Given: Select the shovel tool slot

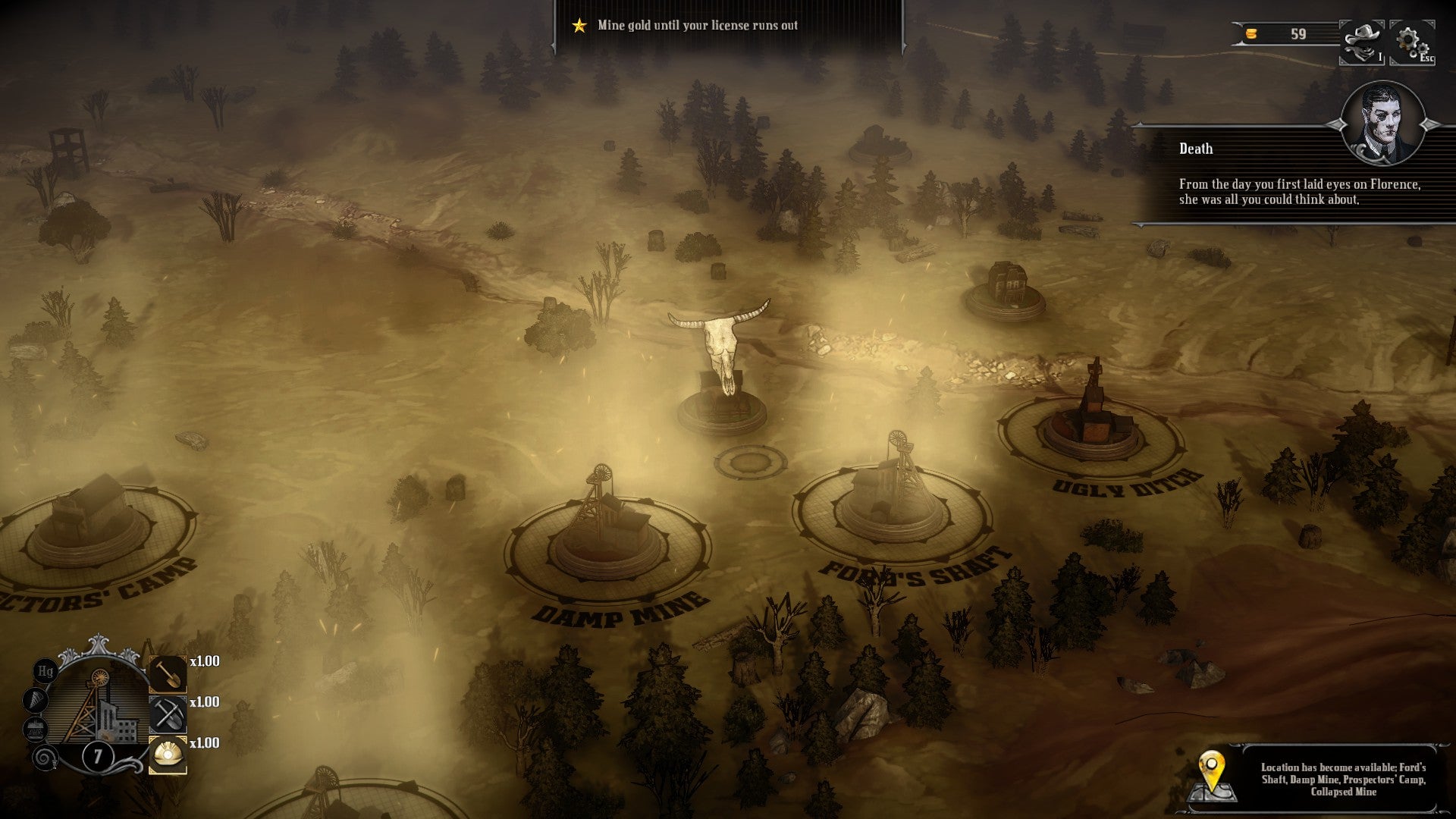Looking at the screenshot, I should [167, 674].
